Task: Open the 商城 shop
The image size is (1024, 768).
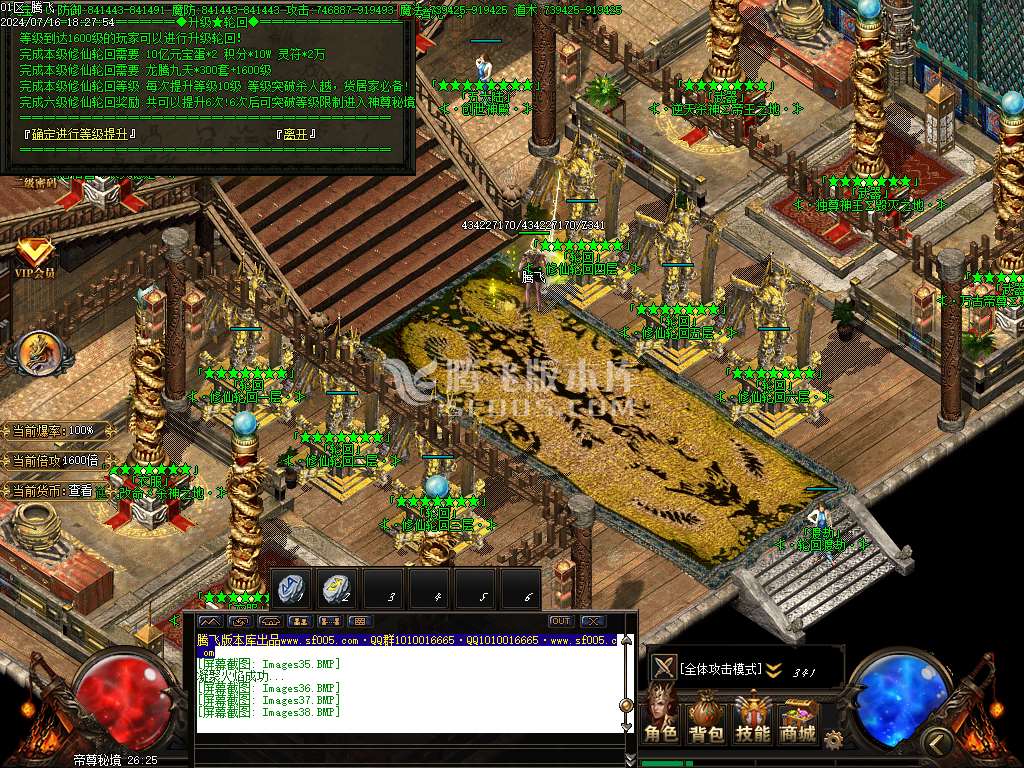Action: coord(797,718)
